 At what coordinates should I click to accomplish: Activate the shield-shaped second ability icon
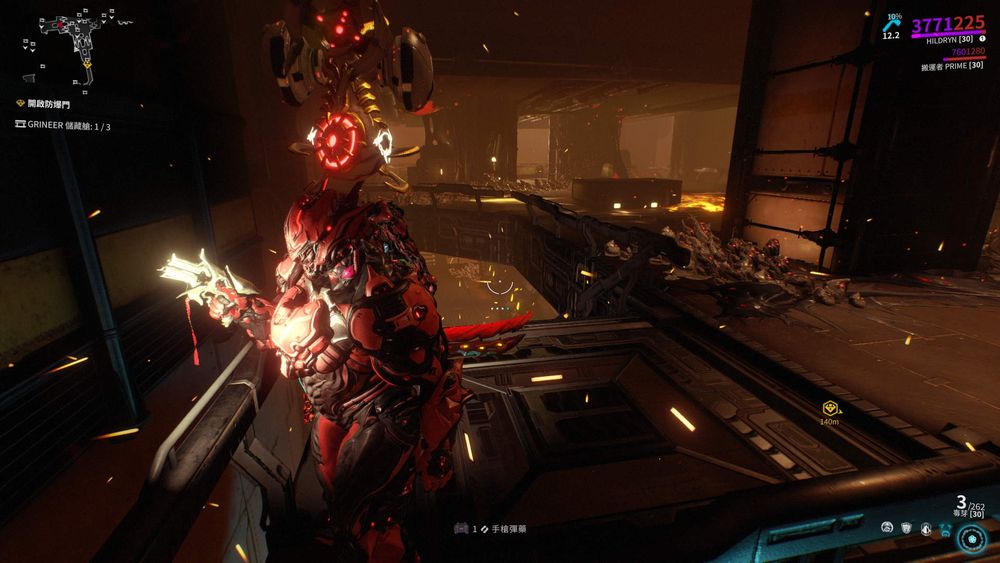(907, 527)
